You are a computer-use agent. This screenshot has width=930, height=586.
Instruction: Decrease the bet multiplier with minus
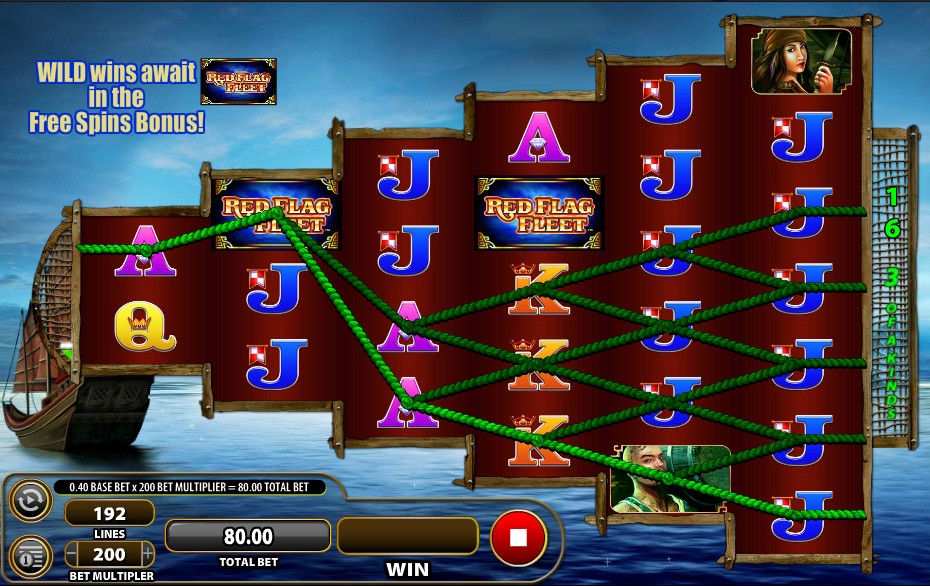click(x=72, y=554)
